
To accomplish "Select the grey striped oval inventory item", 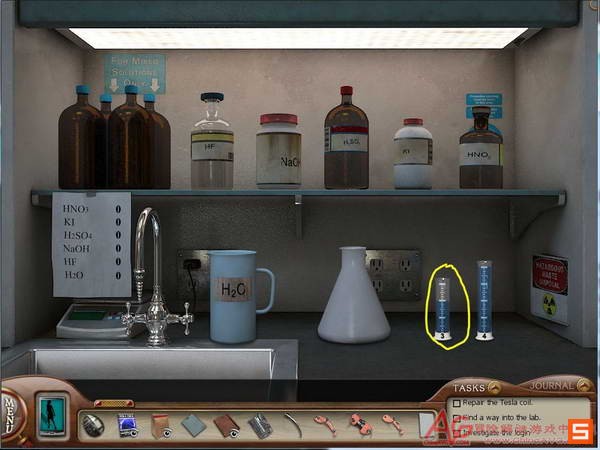I will (94, 425).
